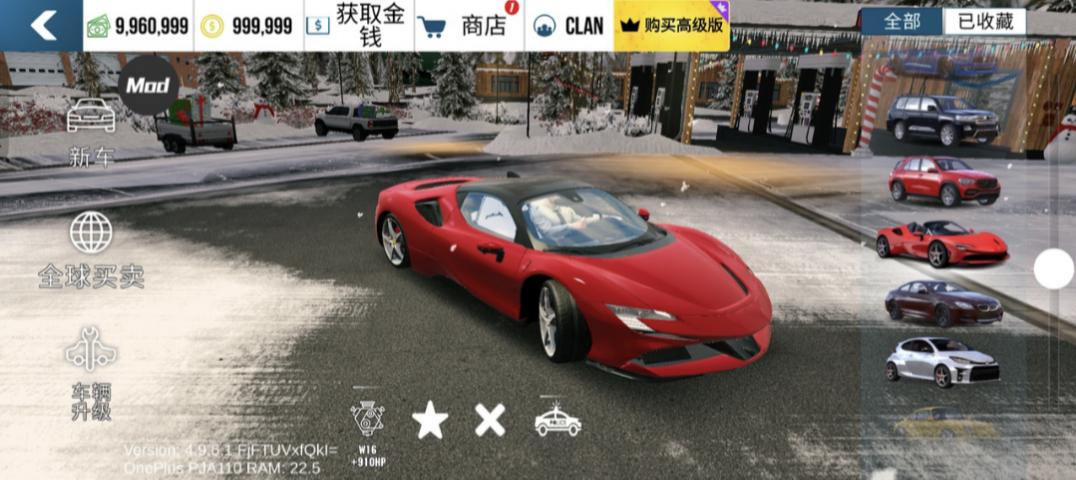Viewport: 1076px width, 480px height.
Task: Open the CLAN menu
Action: [570, 26]
